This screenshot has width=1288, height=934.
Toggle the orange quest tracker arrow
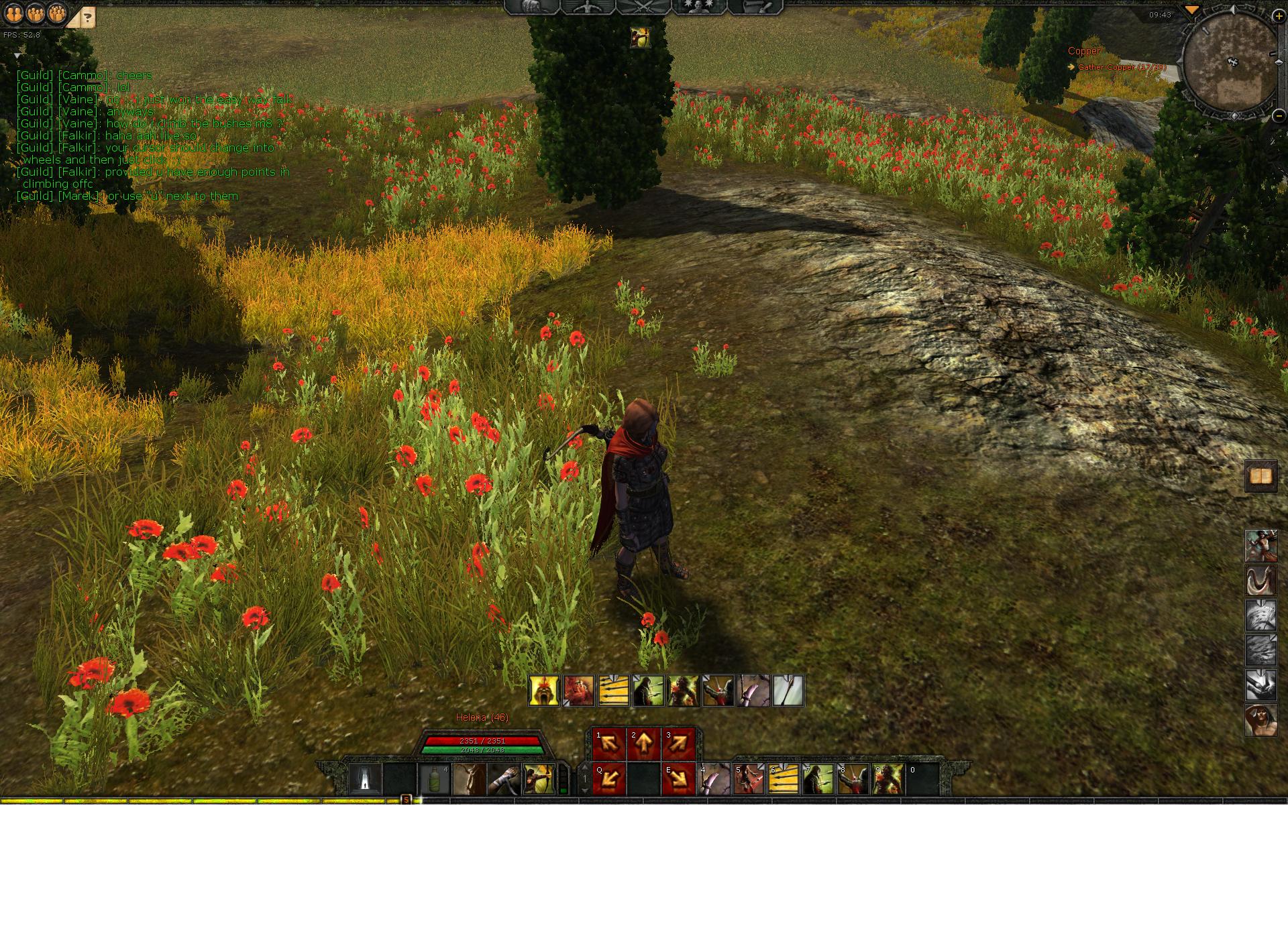(1191, 10)
